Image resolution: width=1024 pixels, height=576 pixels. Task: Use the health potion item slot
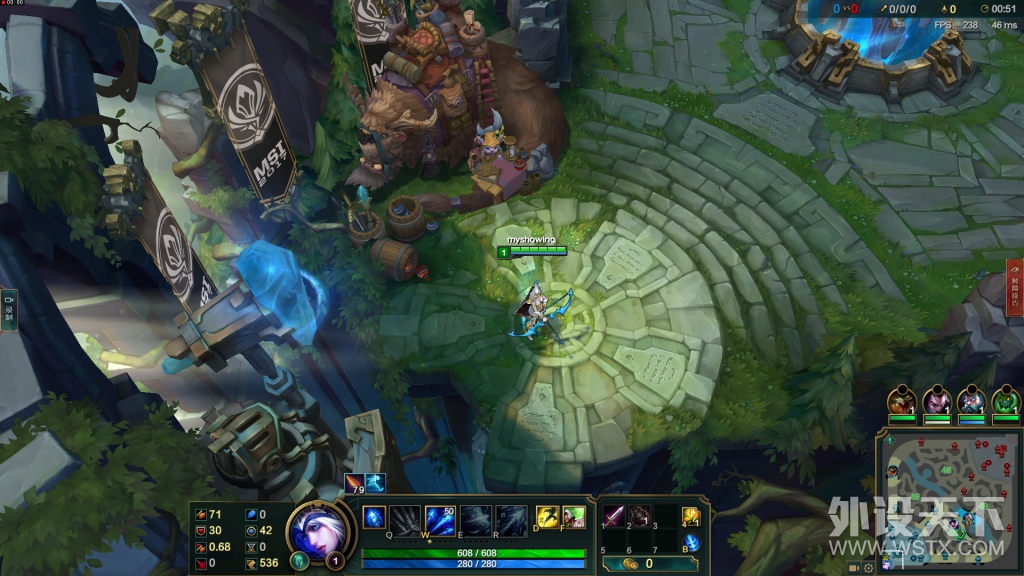[x=639, y=516]
